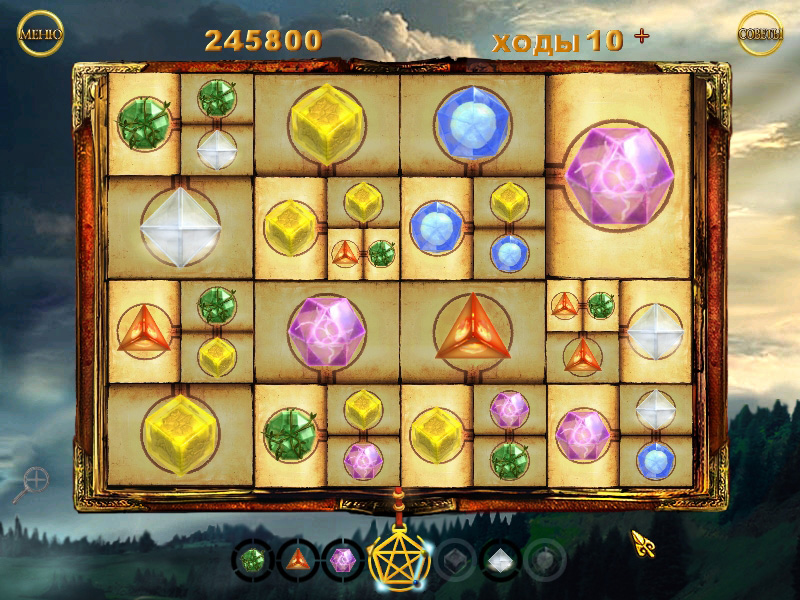Viewport: 800px width, 600px height.
Task: Click the red plus next to ходы
Action: (641, 37)
